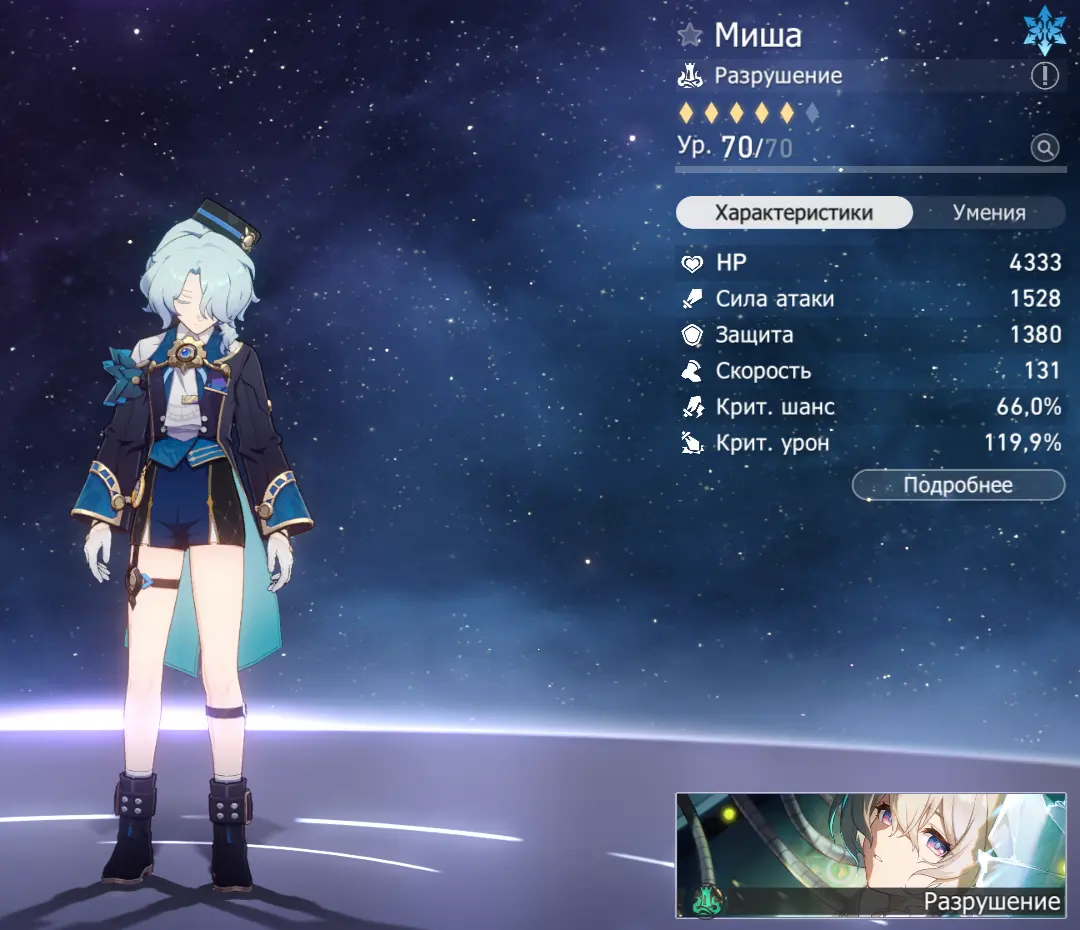Select the Характеристики tab
The height and width of the screenshot is (930, 1080).
click(794, 213)
